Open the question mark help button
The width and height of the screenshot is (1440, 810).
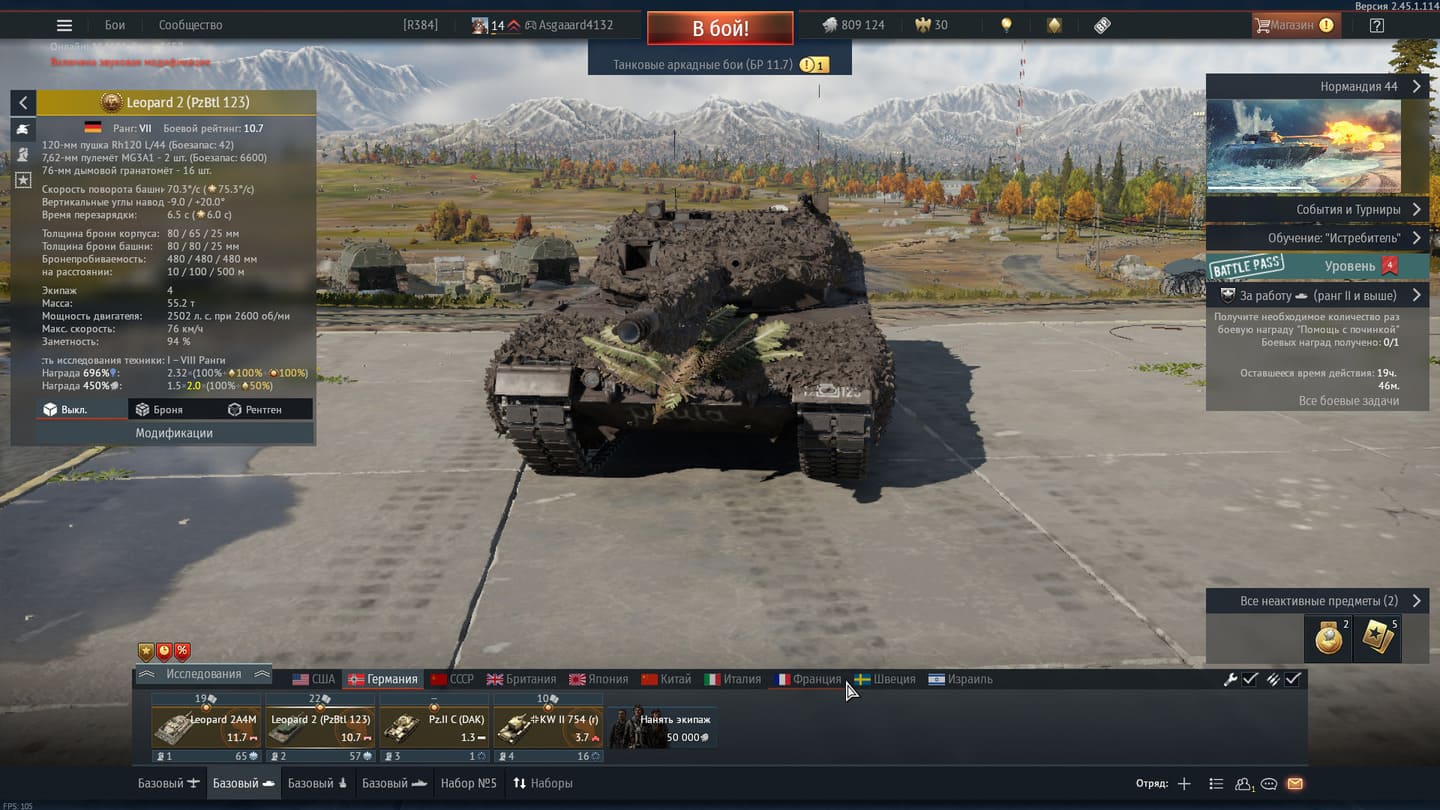pyautogui.click(x=1377, y=25)
